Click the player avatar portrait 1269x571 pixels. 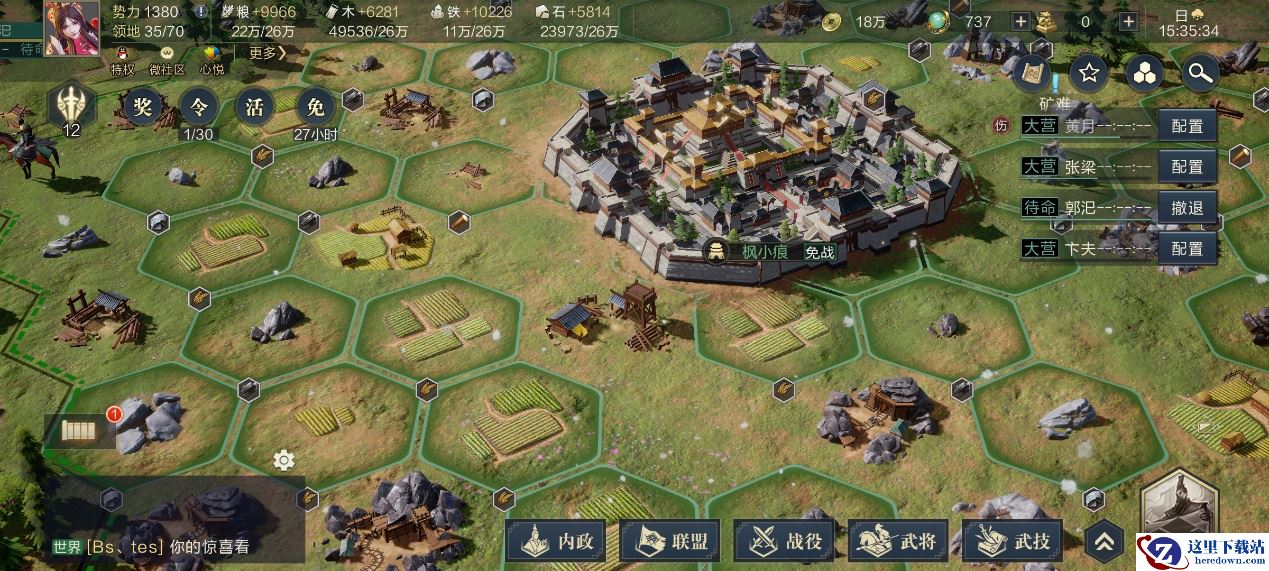coord(72,27)
